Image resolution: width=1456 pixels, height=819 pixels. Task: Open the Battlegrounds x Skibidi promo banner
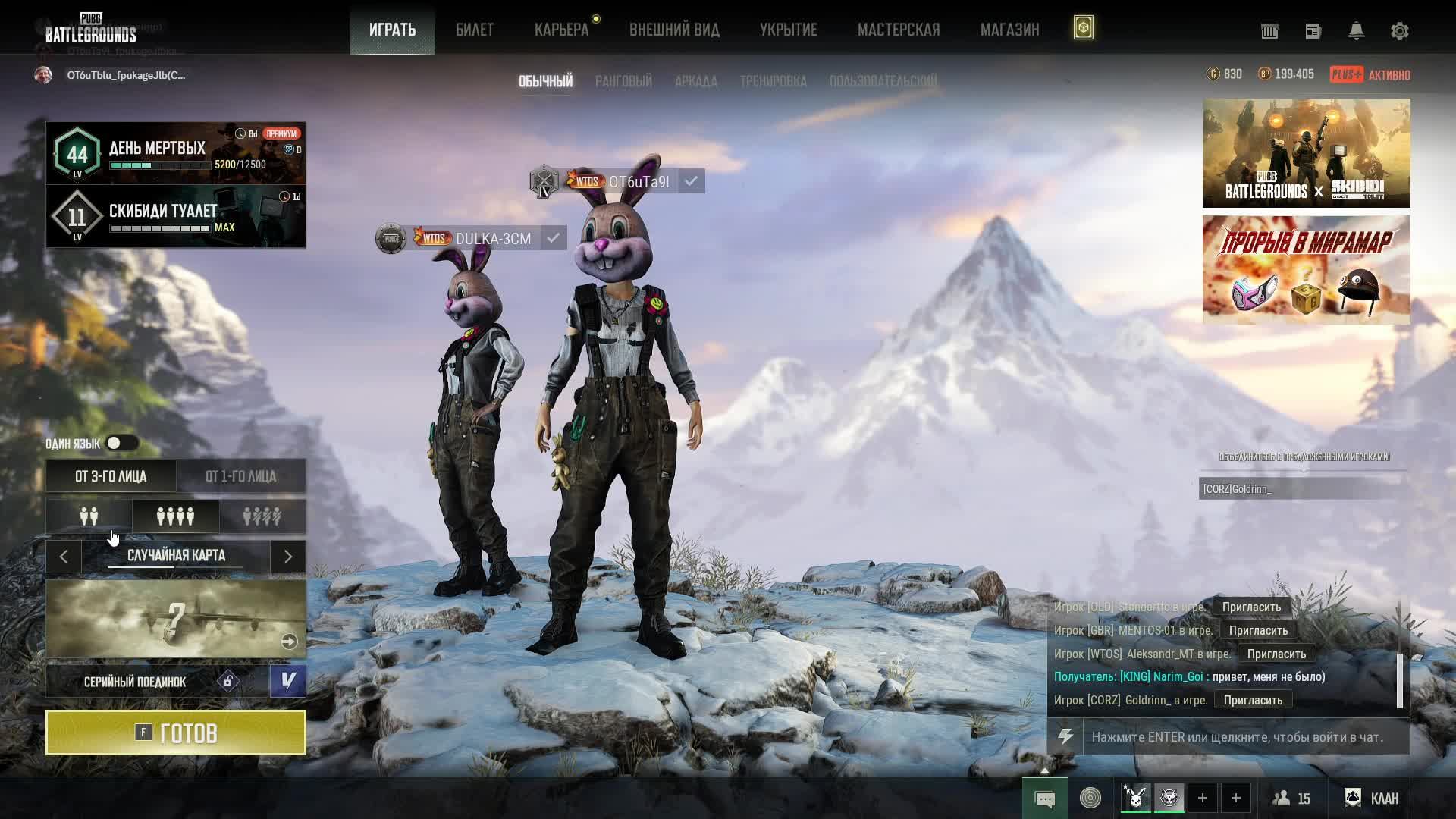click(1306, 153)
